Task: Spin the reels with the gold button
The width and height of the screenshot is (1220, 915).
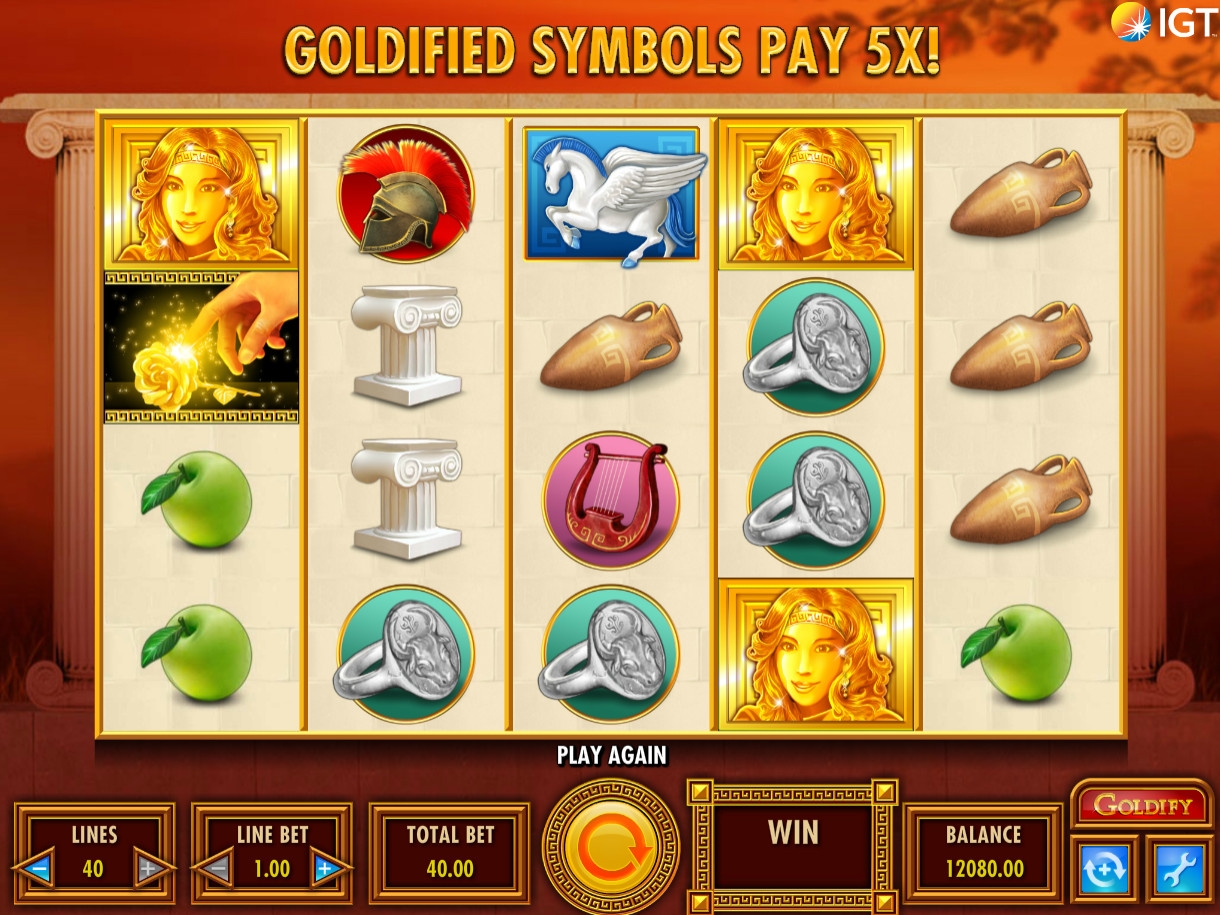Action: [x=610, y=848]
